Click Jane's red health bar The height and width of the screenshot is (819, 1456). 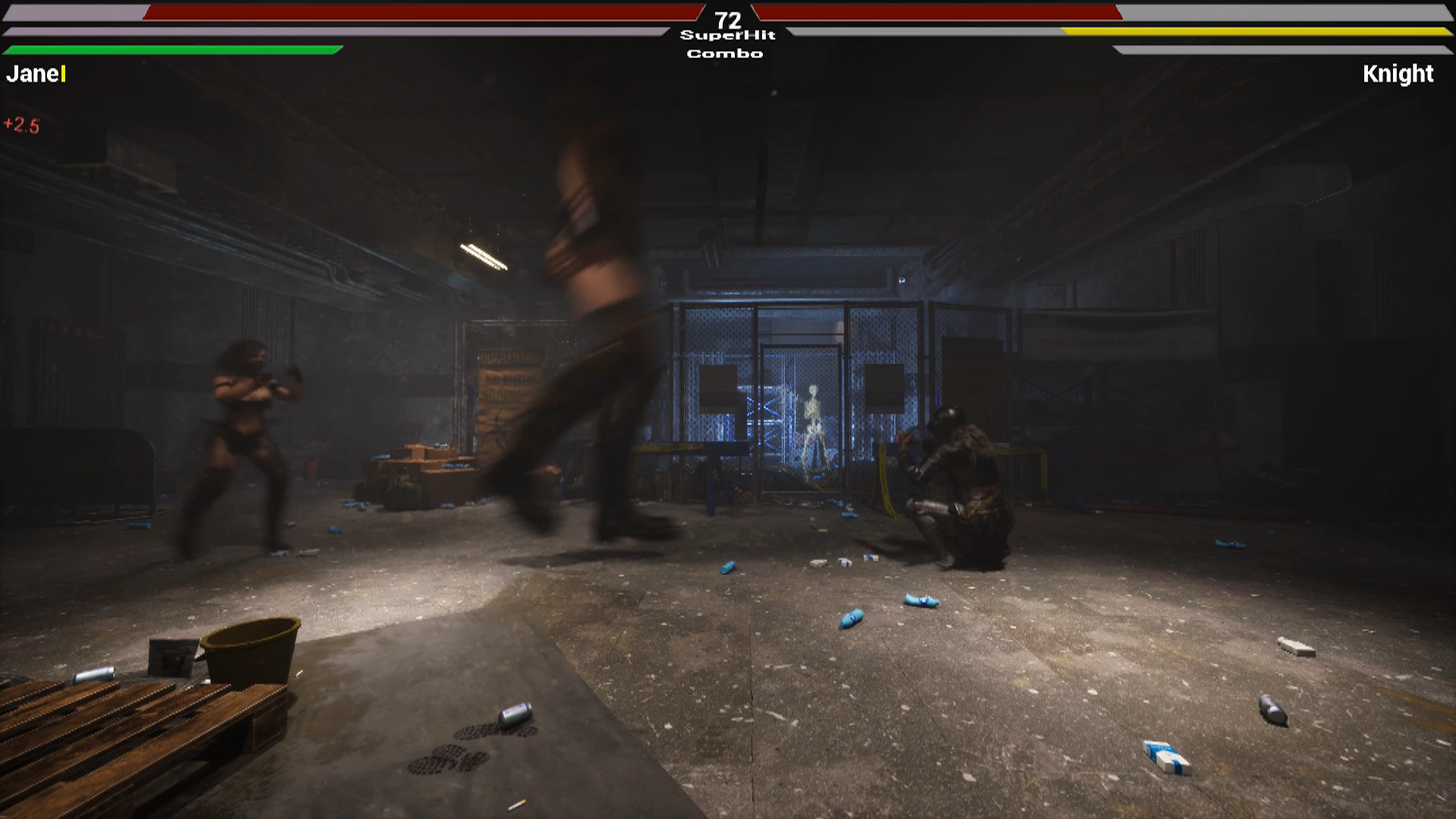417,12
